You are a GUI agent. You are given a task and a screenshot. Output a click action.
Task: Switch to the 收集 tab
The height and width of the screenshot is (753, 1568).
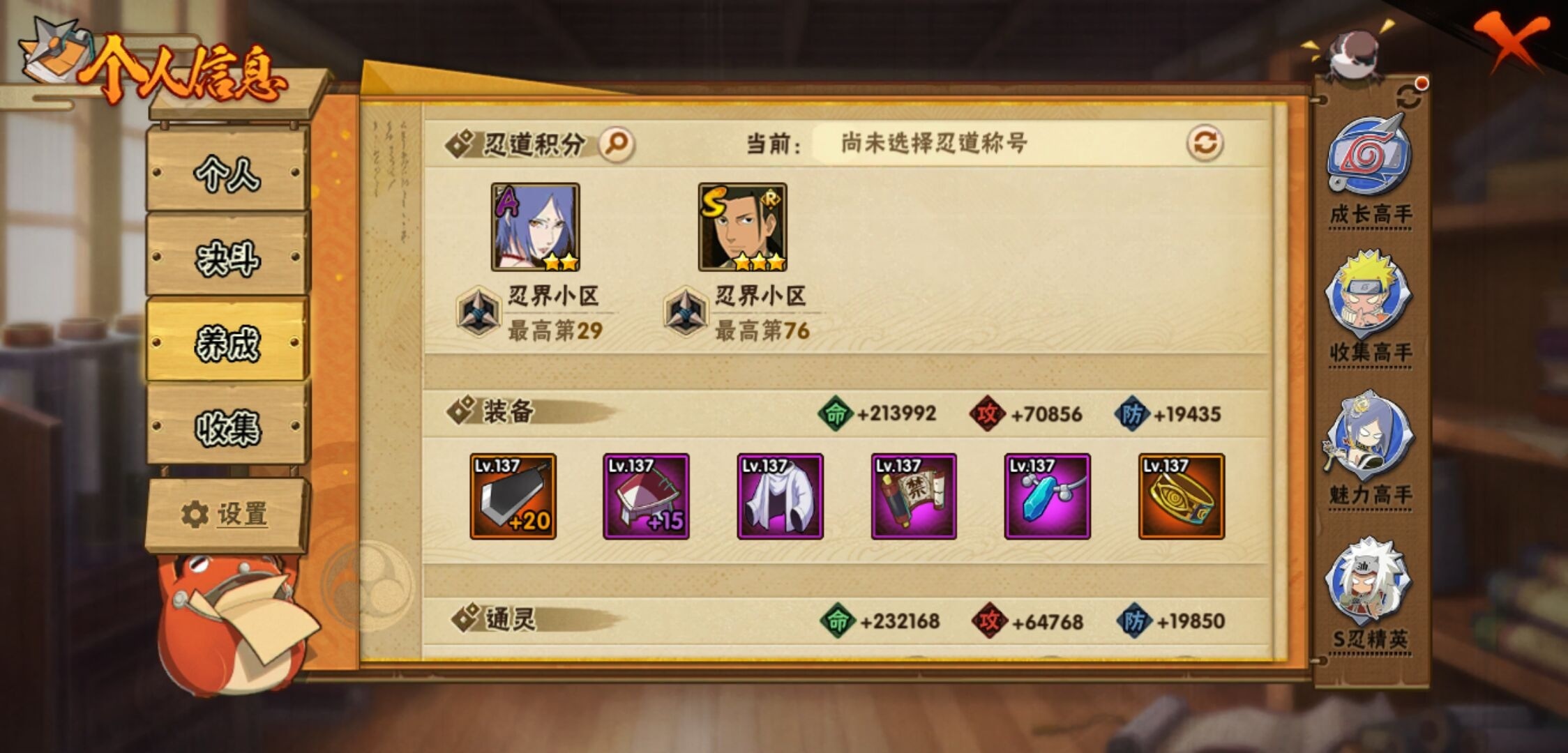tap(227, 428)
